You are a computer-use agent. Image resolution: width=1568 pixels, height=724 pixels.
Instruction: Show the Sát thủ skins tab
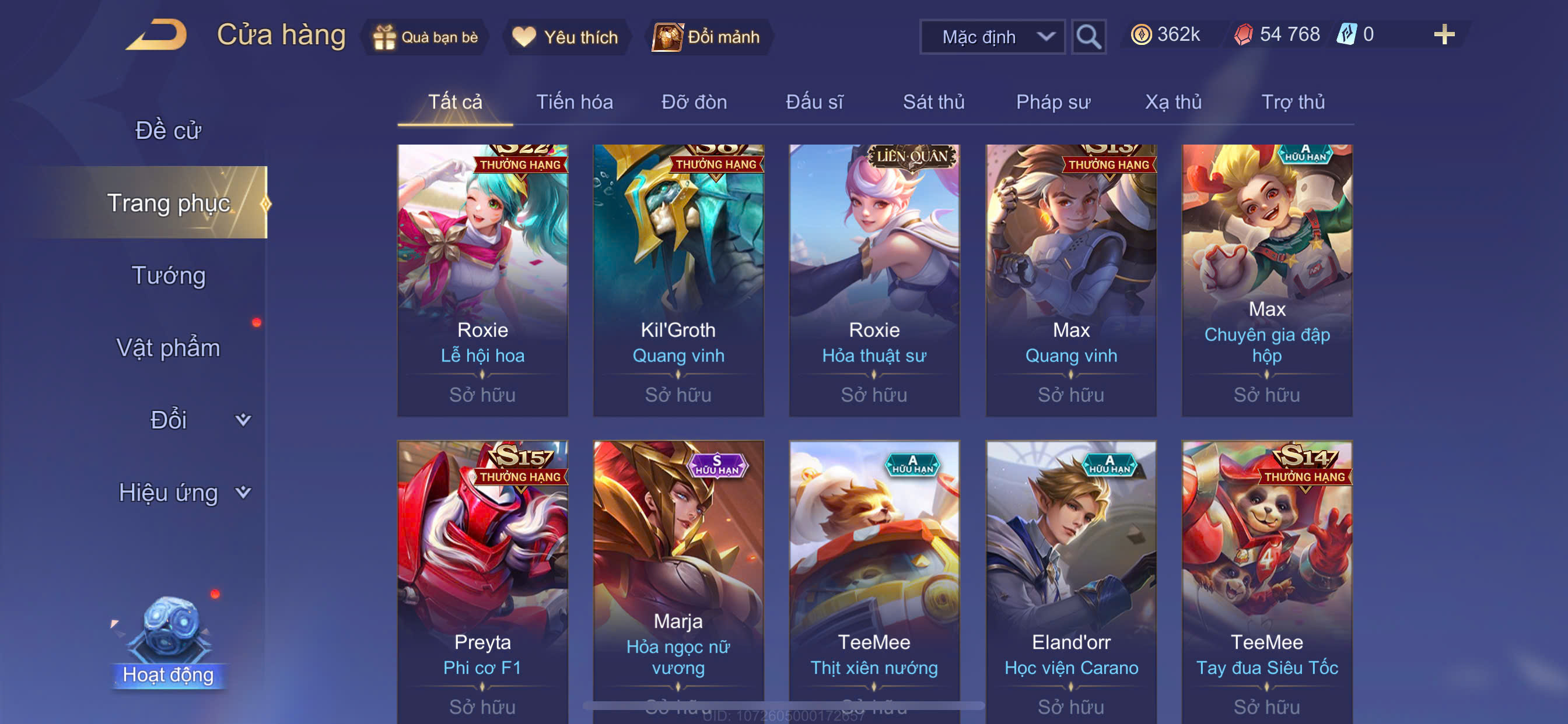pyautogui.click(x=933, y=101)
